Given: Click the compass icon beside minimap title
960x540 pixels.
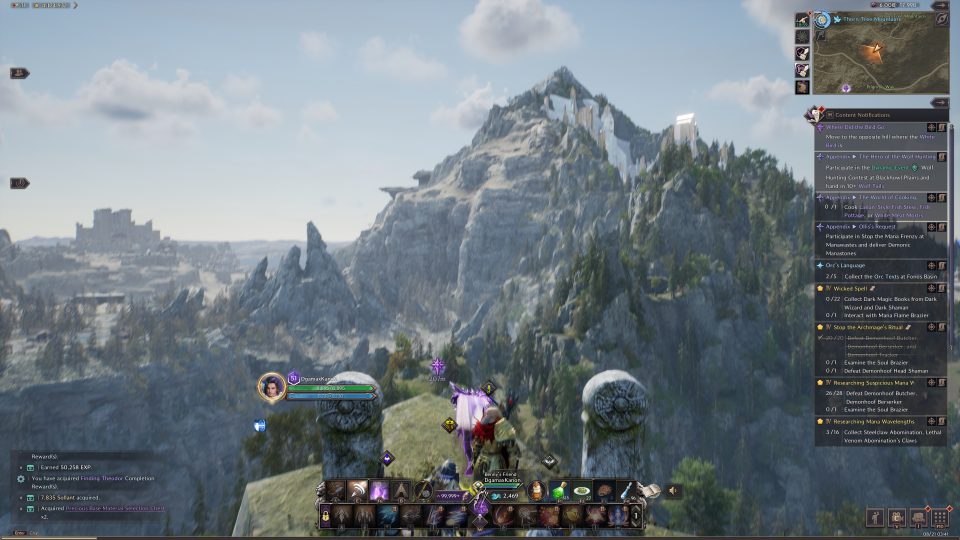Looking at the screenshot, I should pyautogui.click(x=821, y=19).
